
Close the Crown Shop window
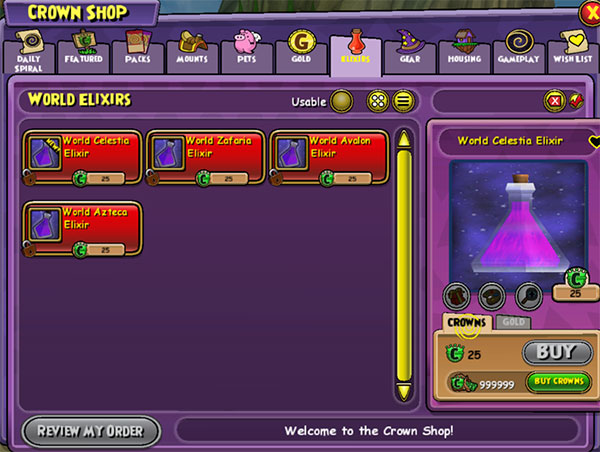[x=590, y=14]
